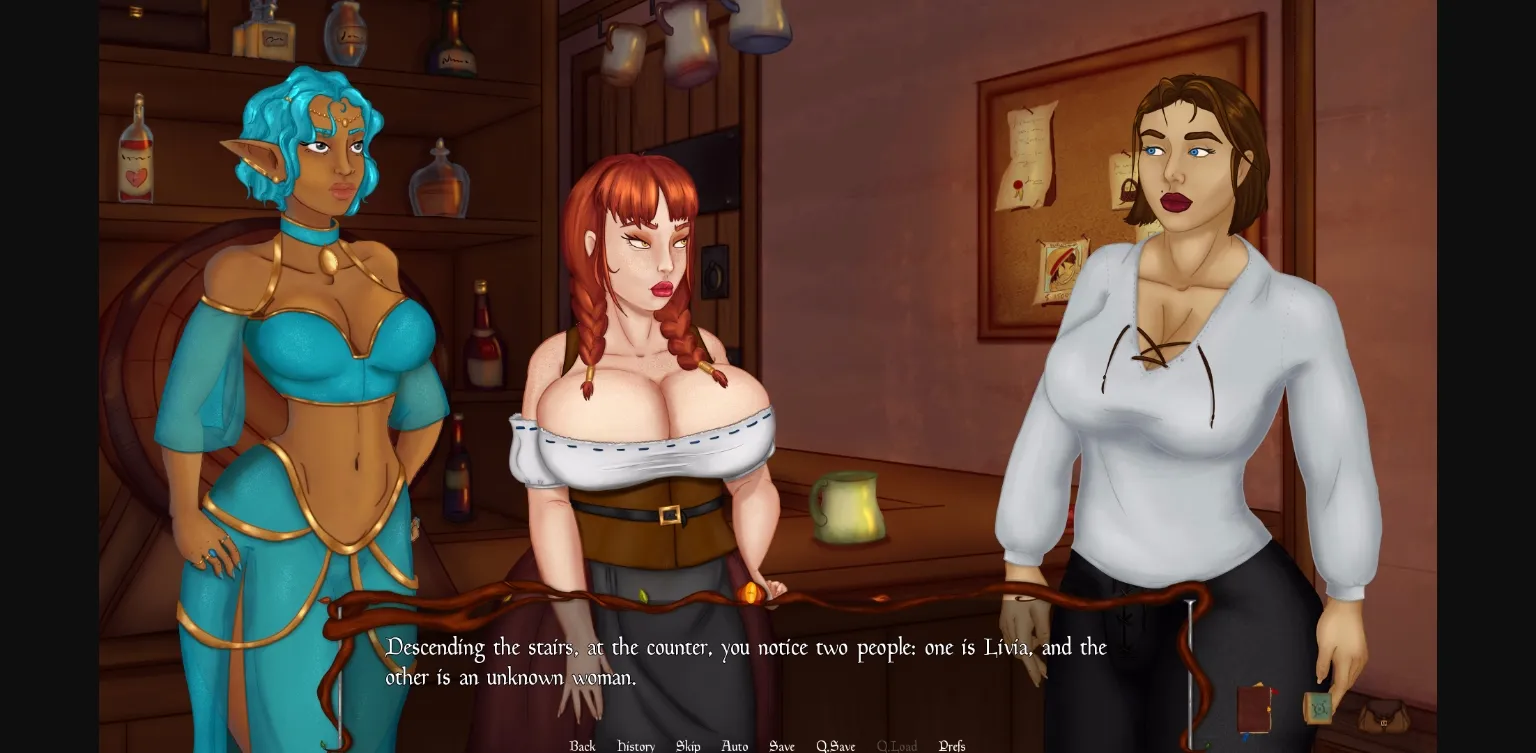Click the dialogue text to advance
Viewport: 1536px width, 753px height.
click(745, 662)
